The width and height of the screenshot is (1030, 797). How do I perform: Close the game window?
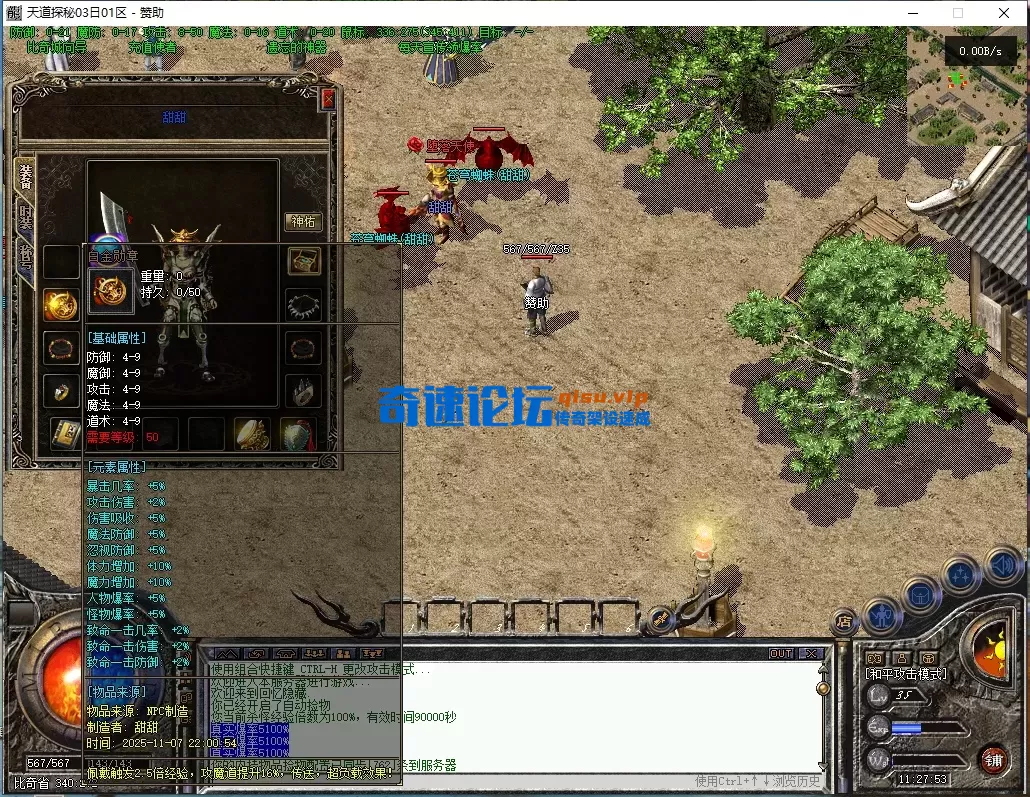coord(1004,13)
